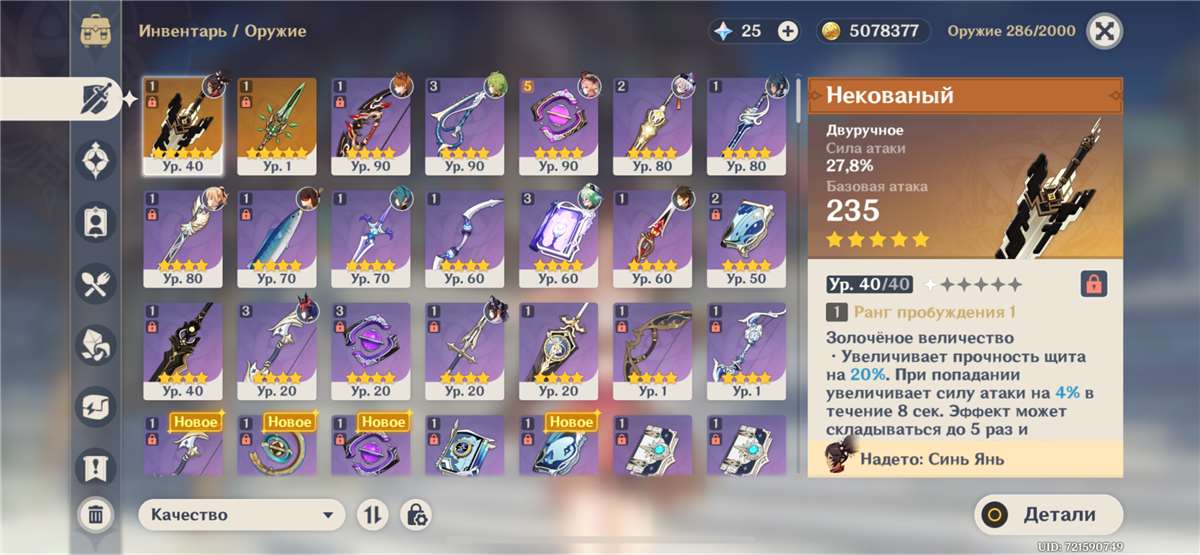Close the inventory screen
Image resolution: width=1200 pixels, height=555 pixels.
point(1104,31)
